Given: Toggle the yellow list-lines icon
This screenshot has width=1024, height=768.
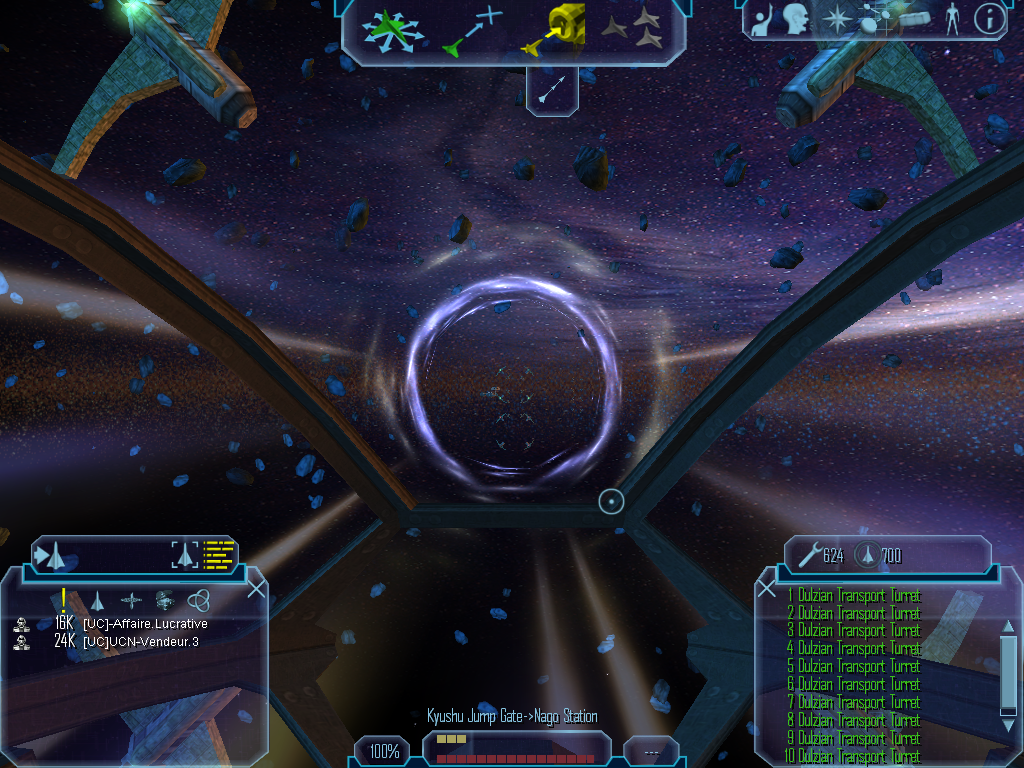Looking at the screenshot, I should (218, 553).
